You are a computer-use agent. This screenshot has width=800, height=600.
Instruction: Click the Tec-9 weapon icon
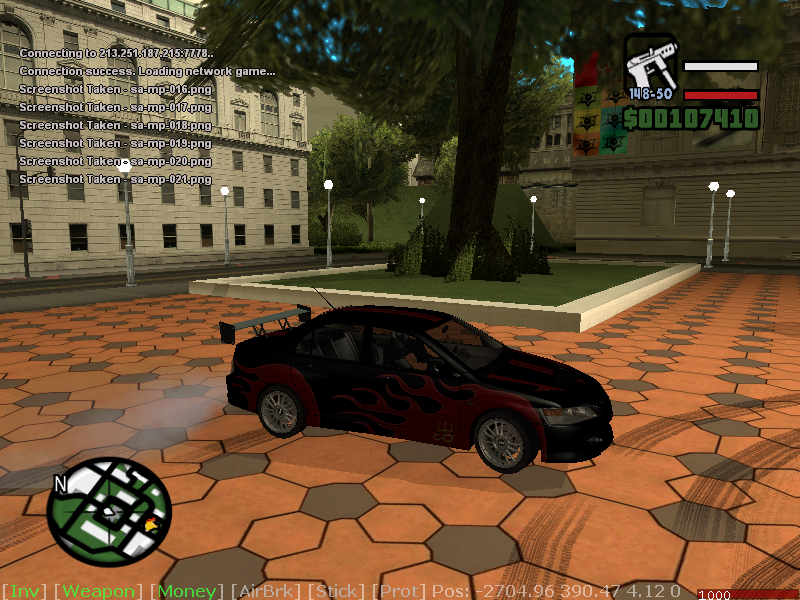click(x=651, y=66)
